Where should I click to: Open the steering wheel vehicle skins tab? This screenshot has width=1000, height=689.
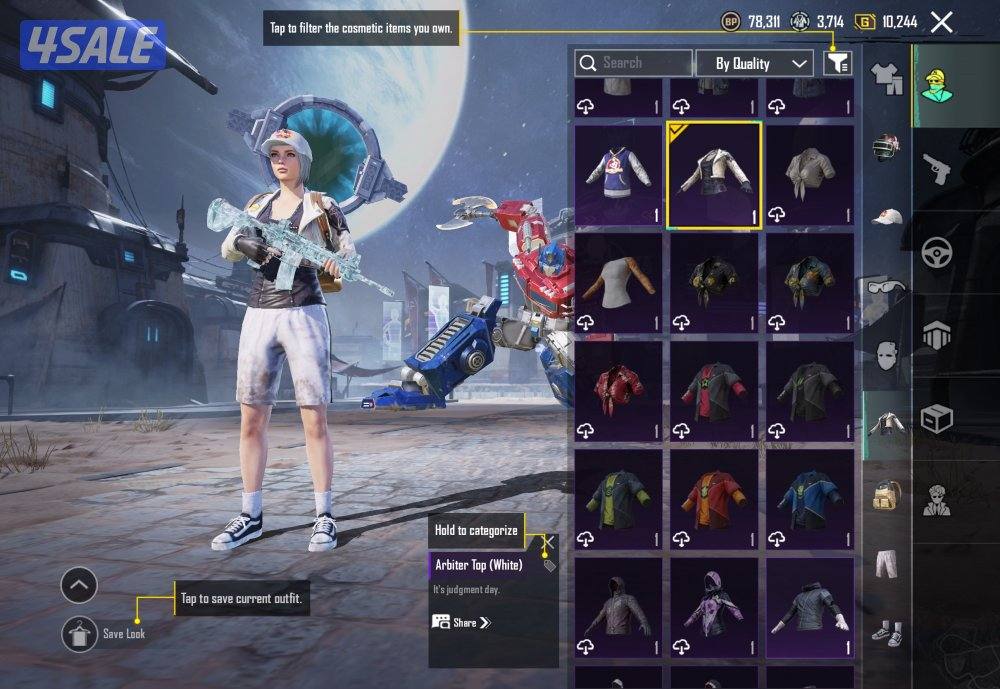(937, 251)
